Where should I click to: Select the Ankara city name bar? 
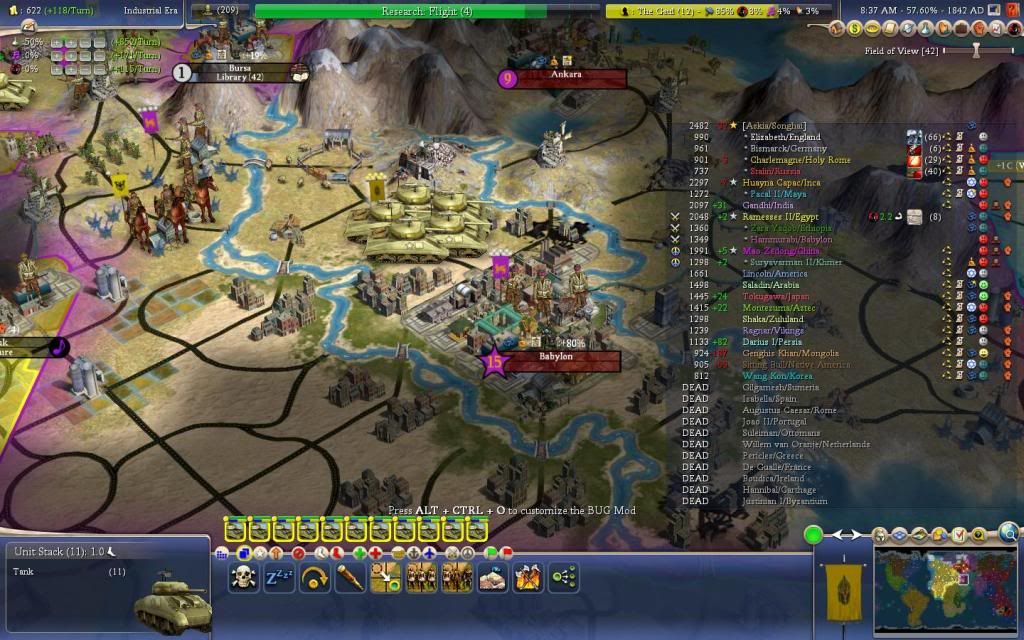[x=566, y=76]
